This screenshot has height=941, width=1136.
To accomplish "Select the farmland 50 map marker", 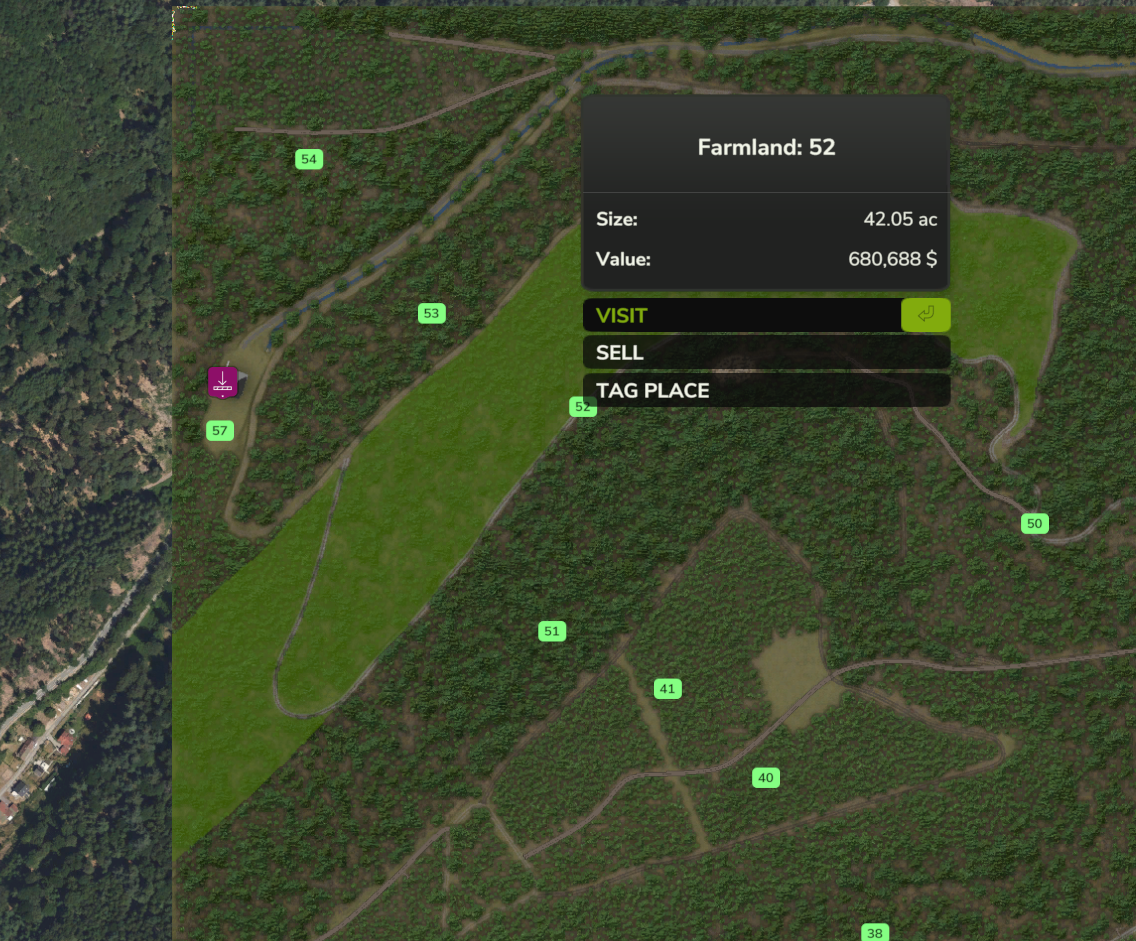I will (1034, 524).
